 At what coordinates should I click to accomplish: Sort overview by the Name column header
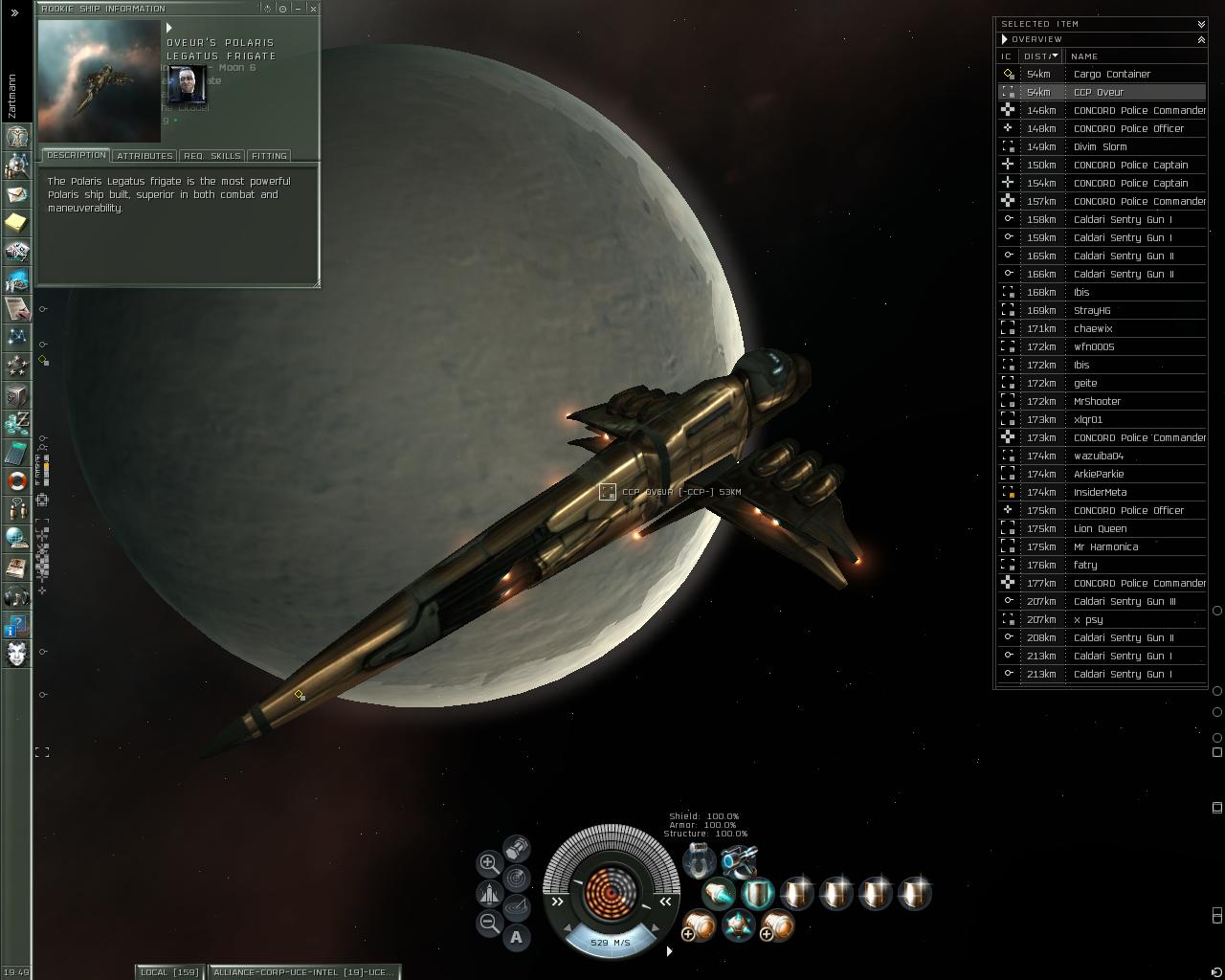tap(1084, 56)
